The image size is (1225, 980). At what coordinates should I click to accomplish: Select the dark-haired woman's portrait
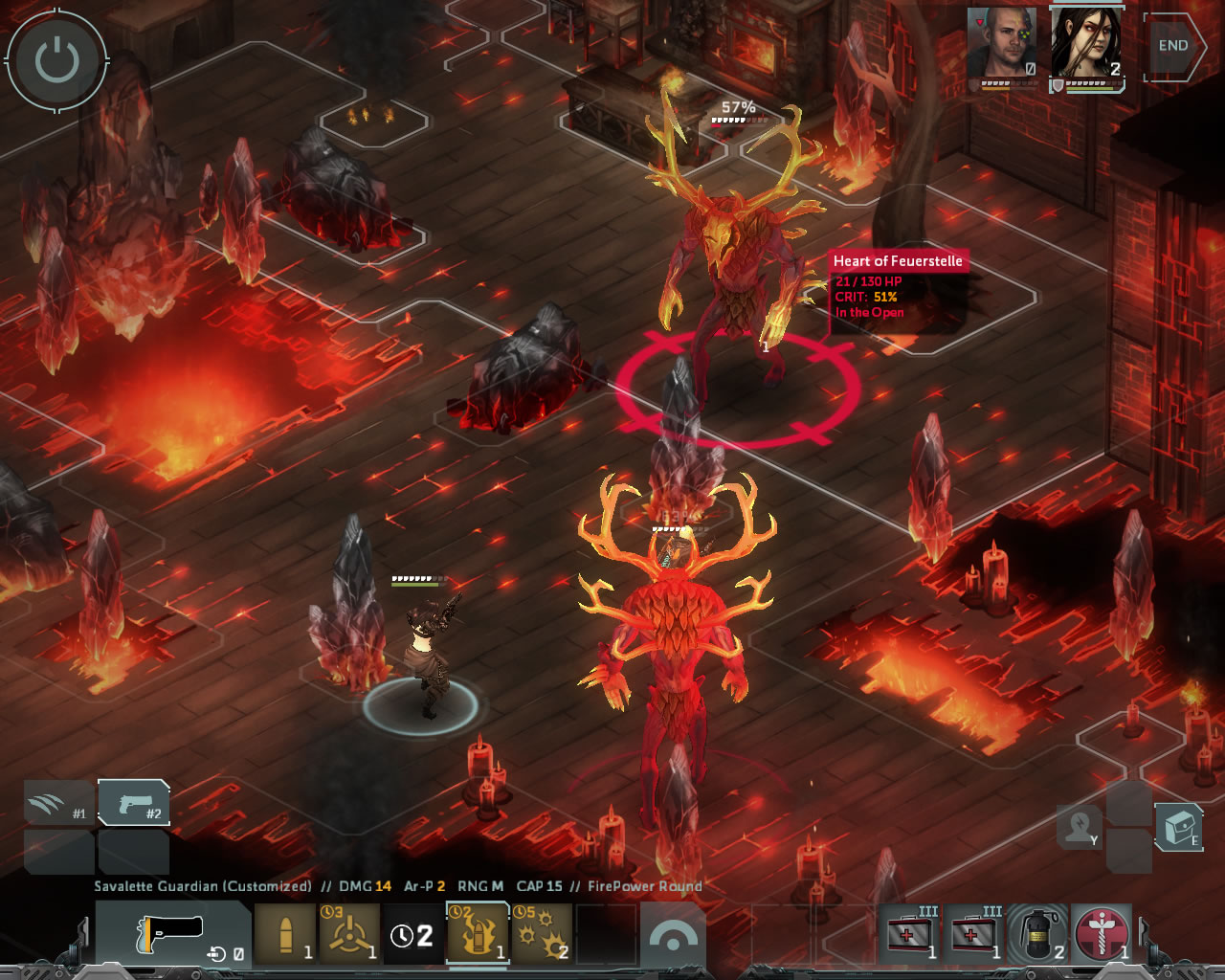pyautogui.click(x=1086, y=44)
